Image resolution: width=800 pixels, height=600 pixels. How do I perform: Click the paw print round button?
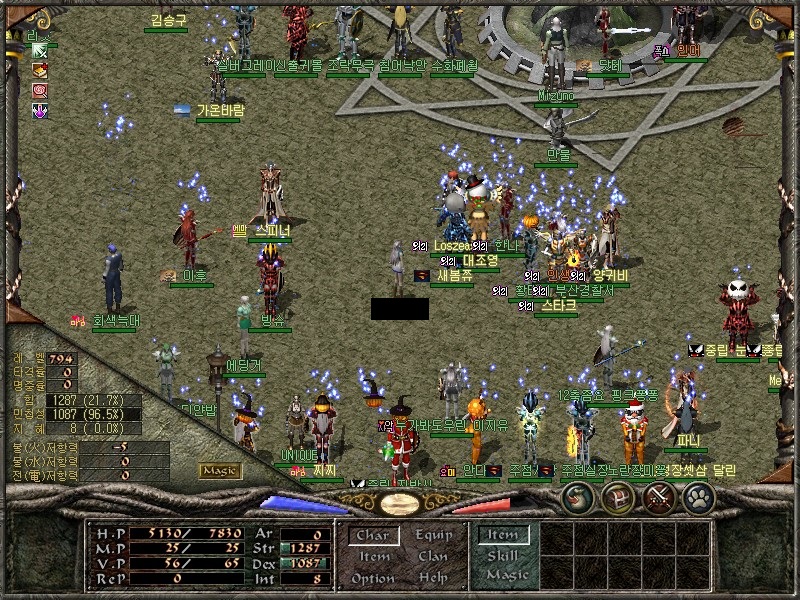click(x=699, y=495)
